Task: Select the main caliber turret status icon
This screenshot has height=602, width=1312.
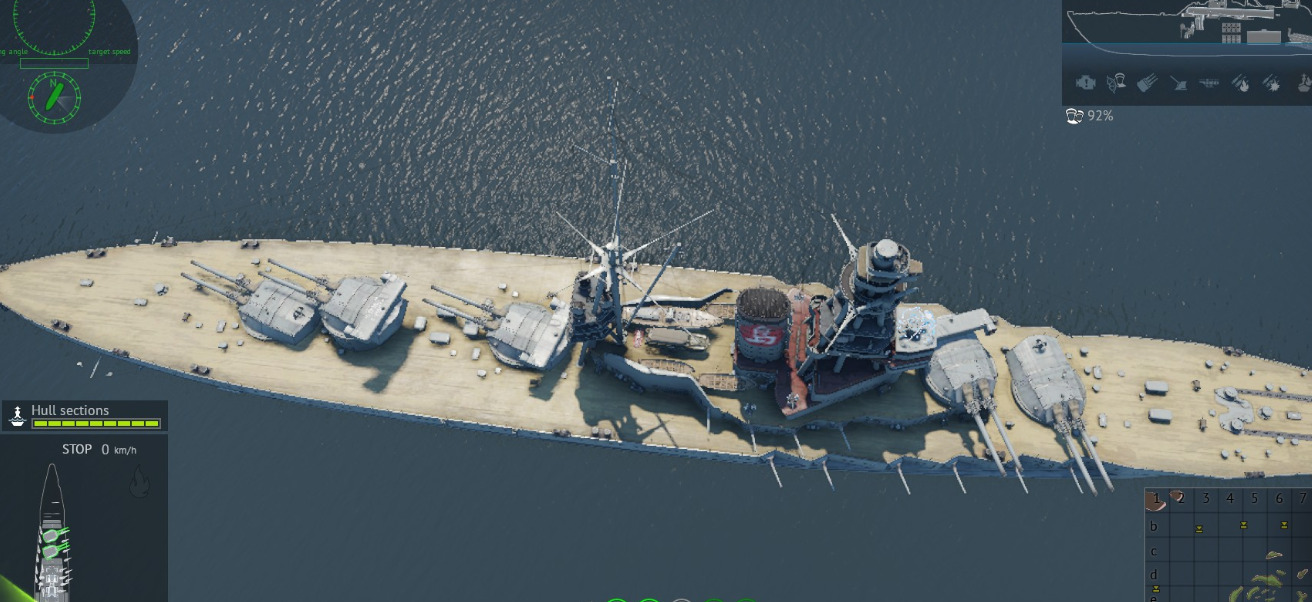Action: pyautogui.click(x=1147, y=83)
